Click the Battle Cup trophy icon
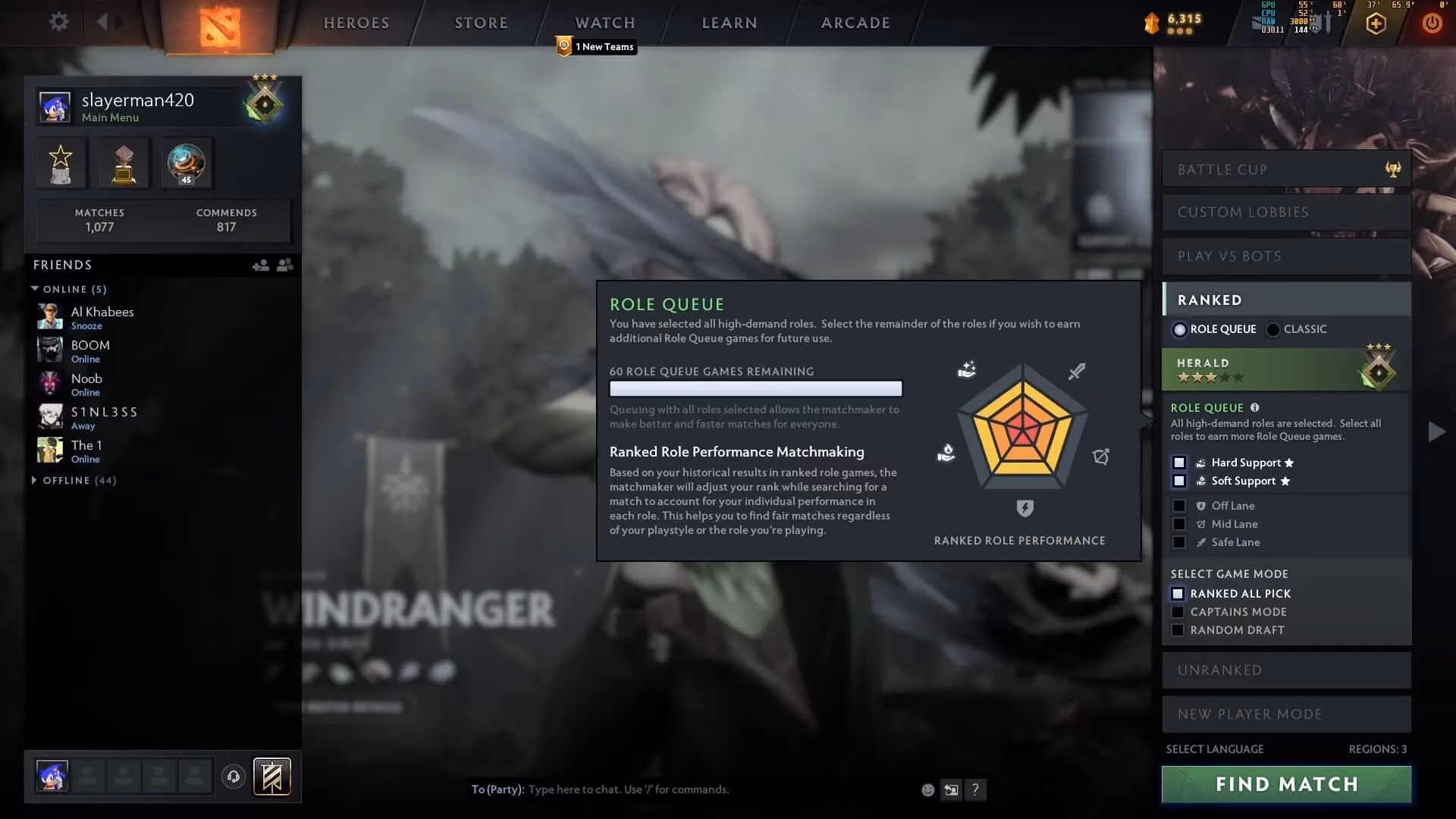Viewport: 1456px width, 819px height. (1393, 169)
